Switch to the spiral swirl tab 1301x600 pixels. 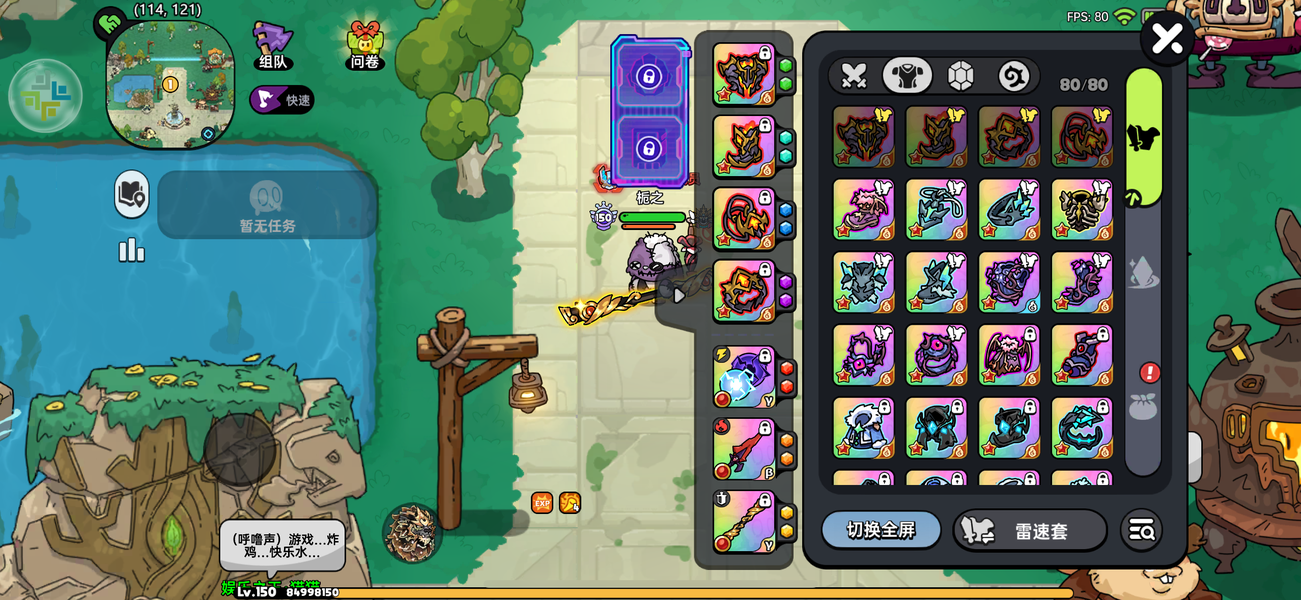pyautogui.click(x=1013, y=76)
